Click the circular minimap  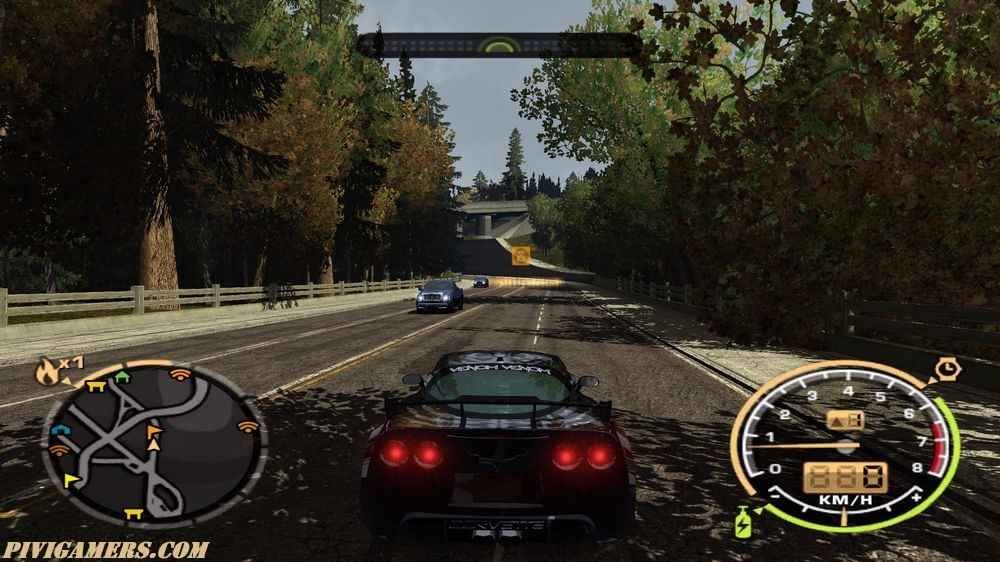[x=153, y=443]
